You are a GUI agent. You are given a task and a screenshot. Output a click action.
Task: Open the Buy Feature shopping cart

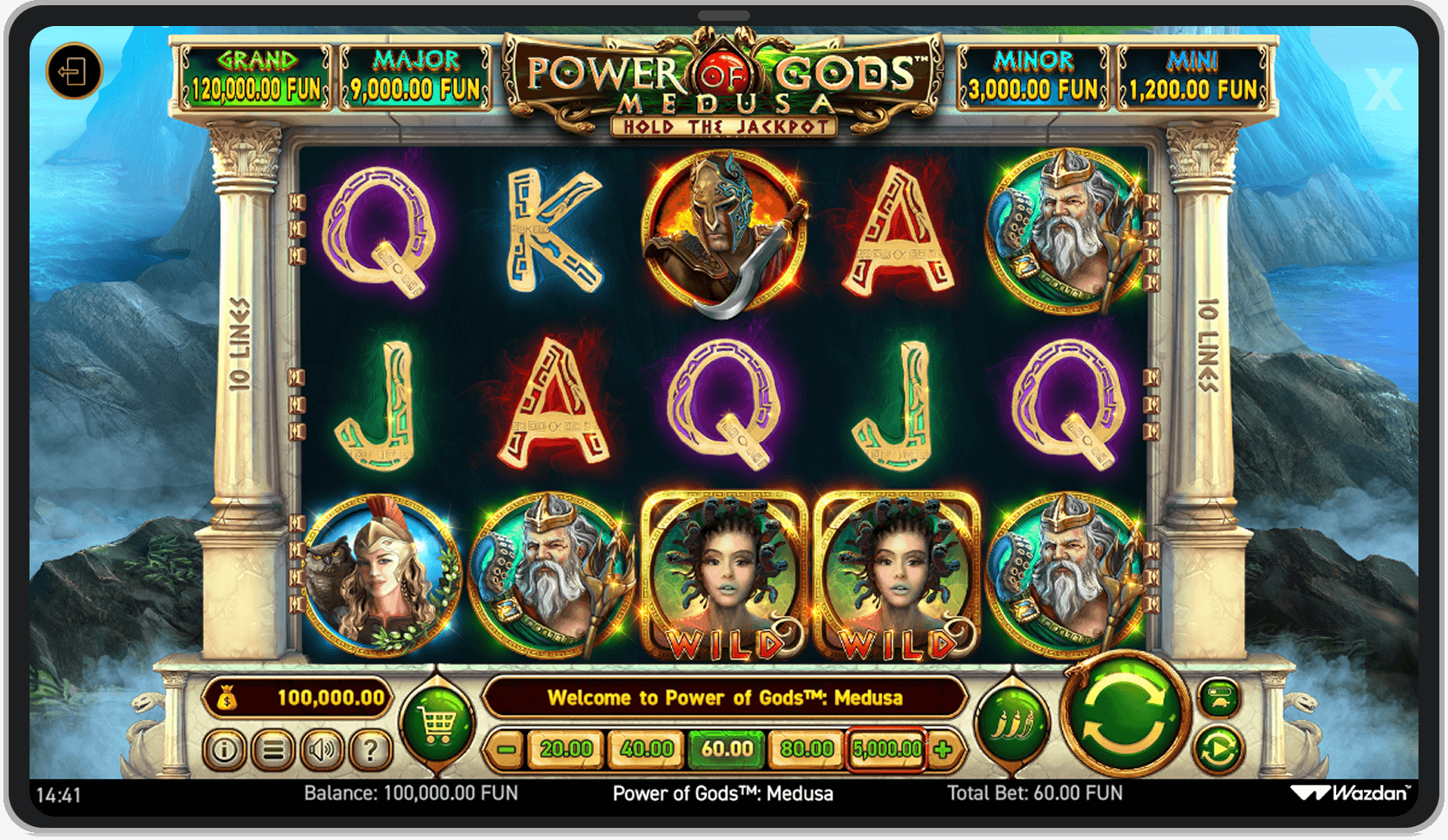click(437, 723)
